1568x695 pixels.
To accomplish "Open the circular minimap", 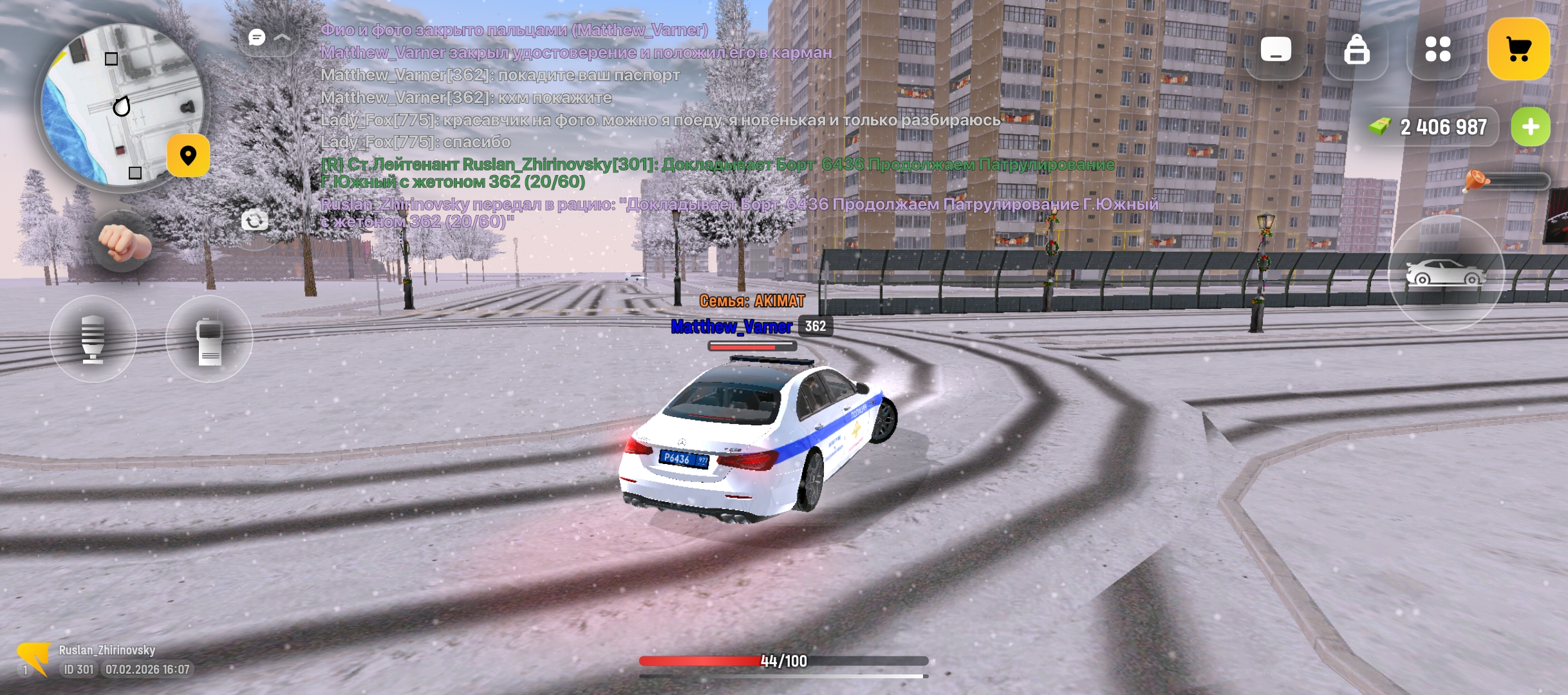I will [x=121, y=106].
